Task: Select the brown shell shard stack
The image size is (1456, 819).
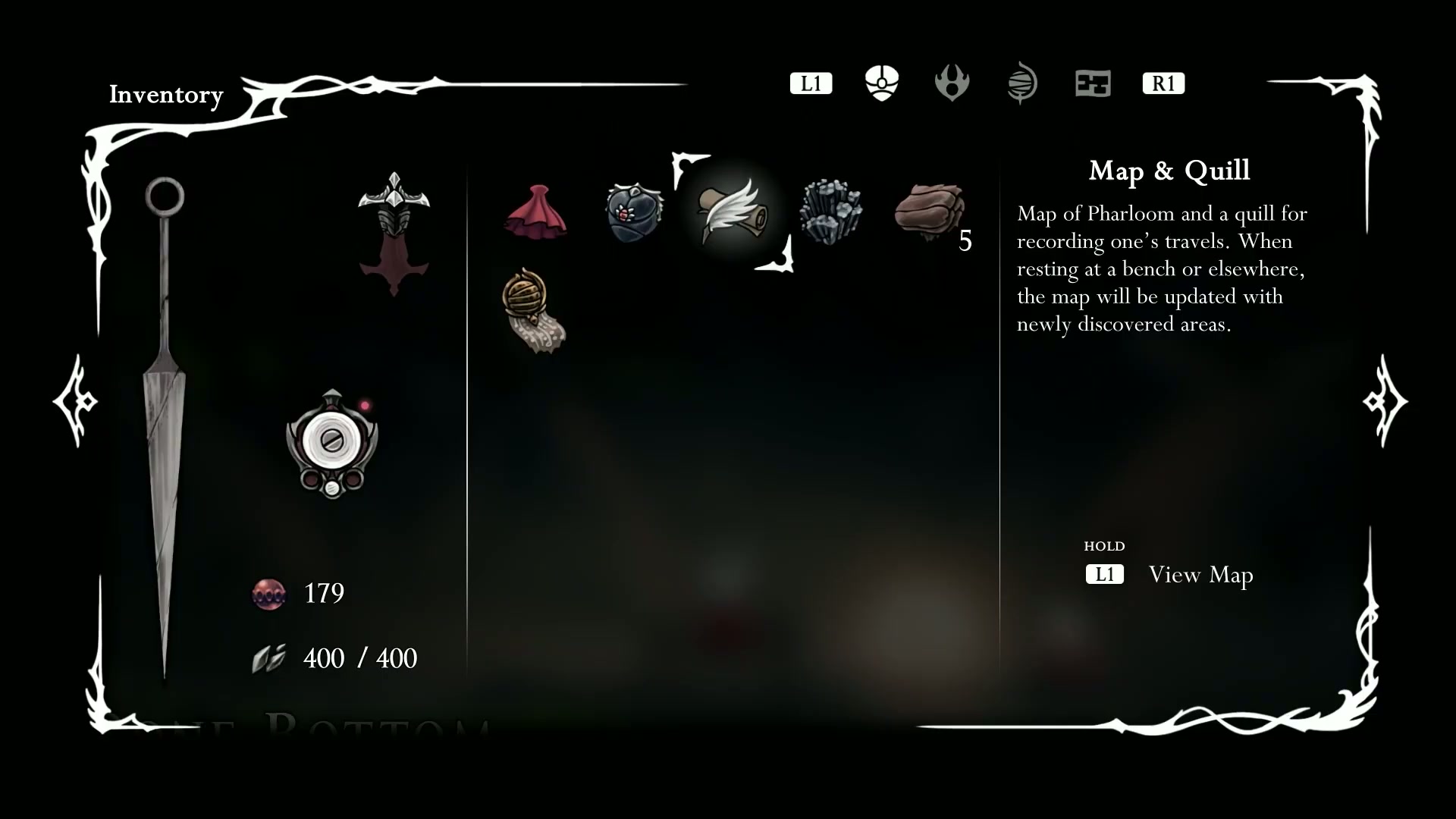Action: point(930,212)
